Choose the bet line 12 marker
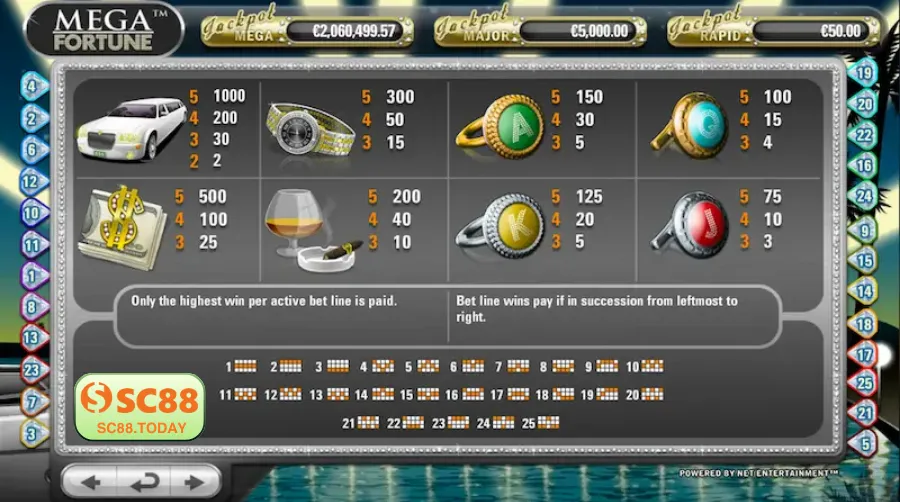Image resolution: width=900 pixels, height=502 pixels. 31,182
